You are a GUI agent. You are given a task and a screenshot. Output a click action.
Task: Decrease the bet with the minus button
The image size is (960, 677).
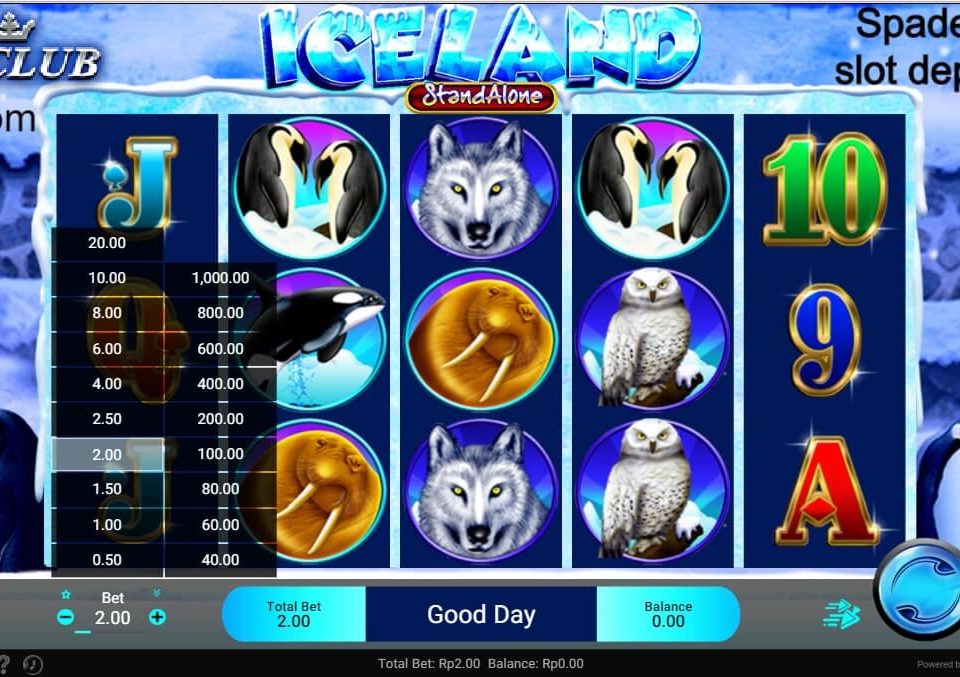(x=66, y=618)
